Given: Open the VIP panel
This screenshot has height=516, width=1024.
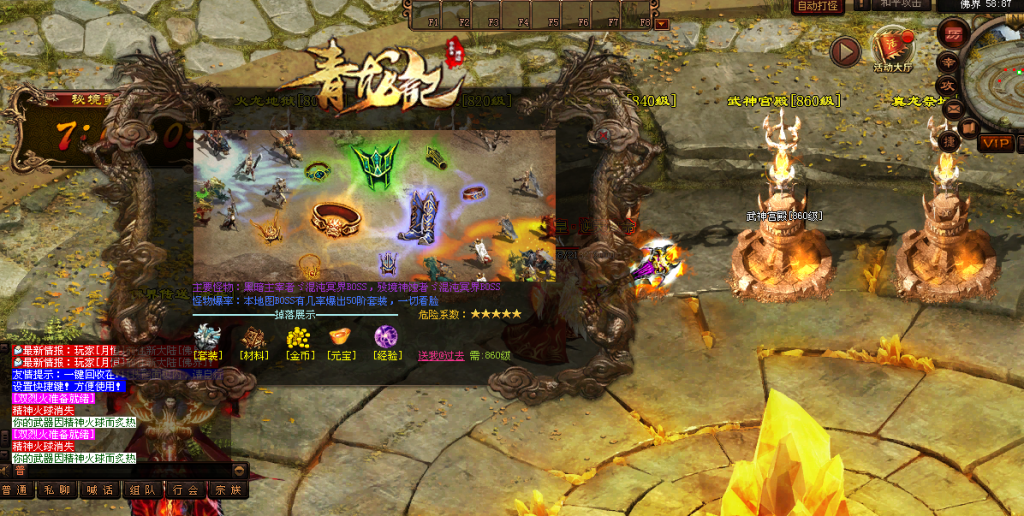Looking at the screenshot, I should [995, 143].
